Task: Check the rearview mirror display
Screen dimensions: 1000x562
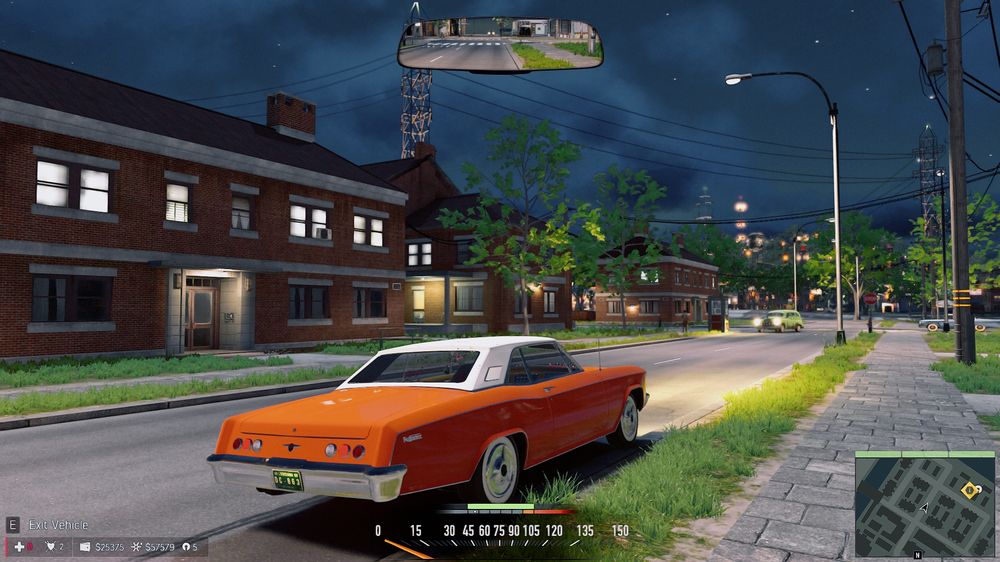Action: point(500,44)
